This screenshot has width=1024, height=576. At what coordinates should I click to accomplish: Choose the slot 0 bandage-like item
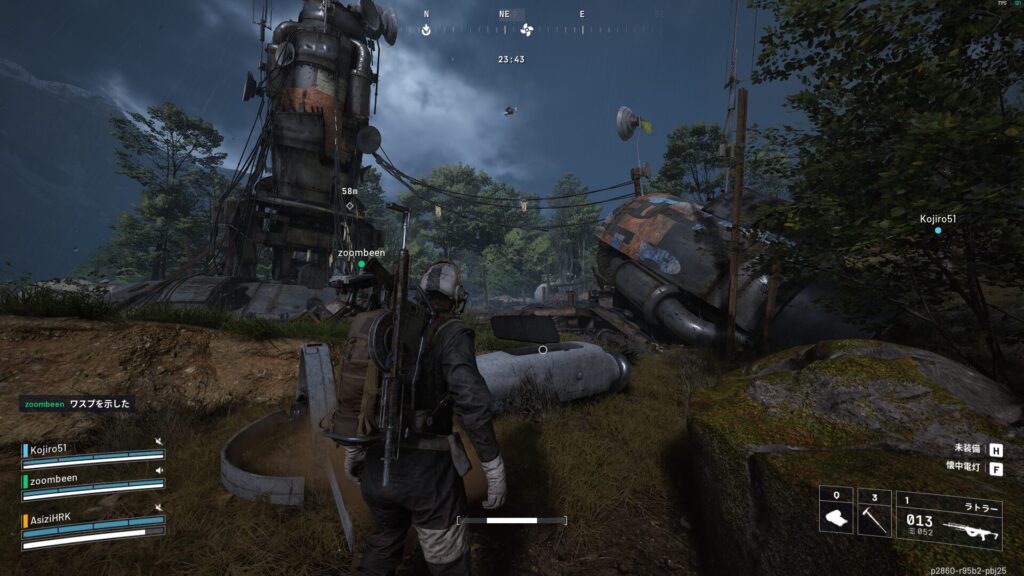(836, 512)
